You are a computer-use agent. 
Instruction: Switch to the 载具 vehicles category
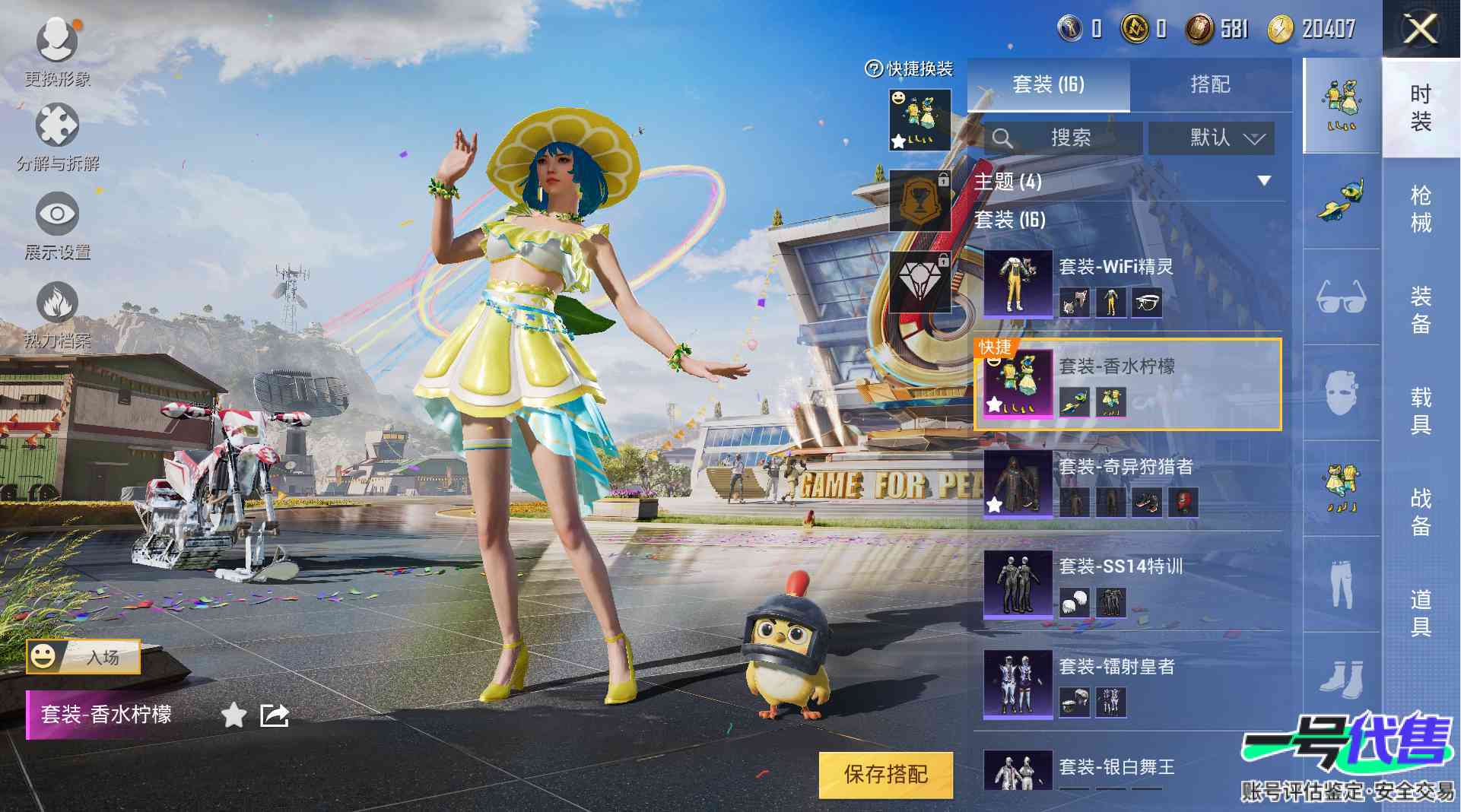tap(1420, 411)
